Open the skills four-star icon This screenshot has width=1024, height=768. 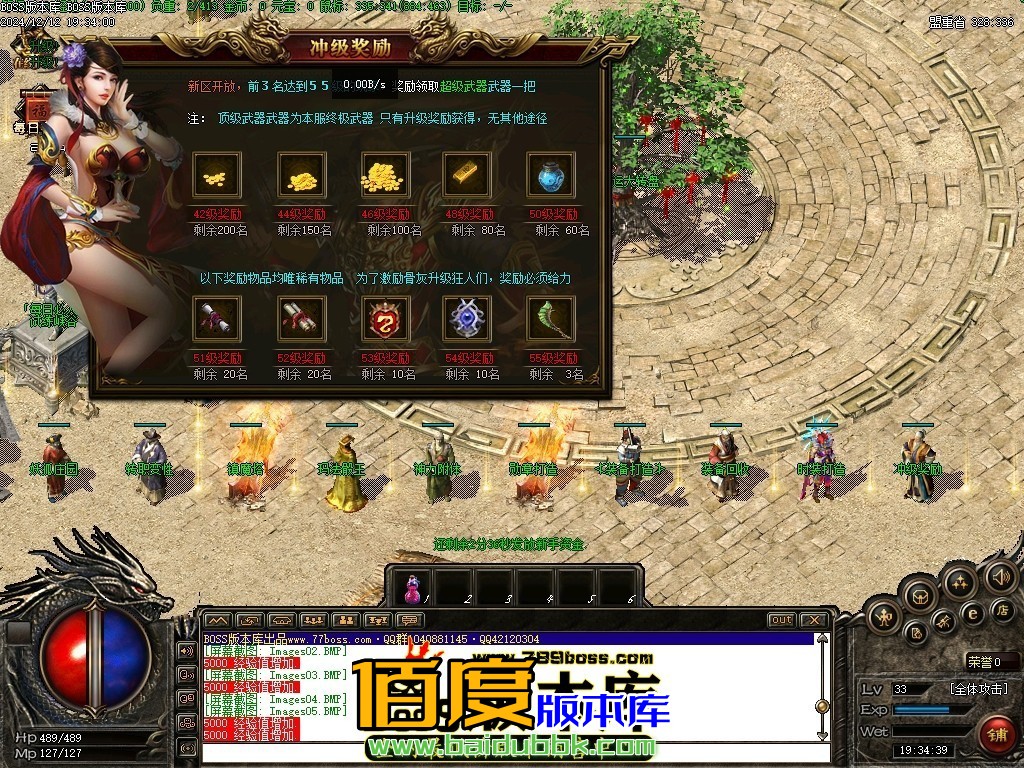click(x=959, y=582)
